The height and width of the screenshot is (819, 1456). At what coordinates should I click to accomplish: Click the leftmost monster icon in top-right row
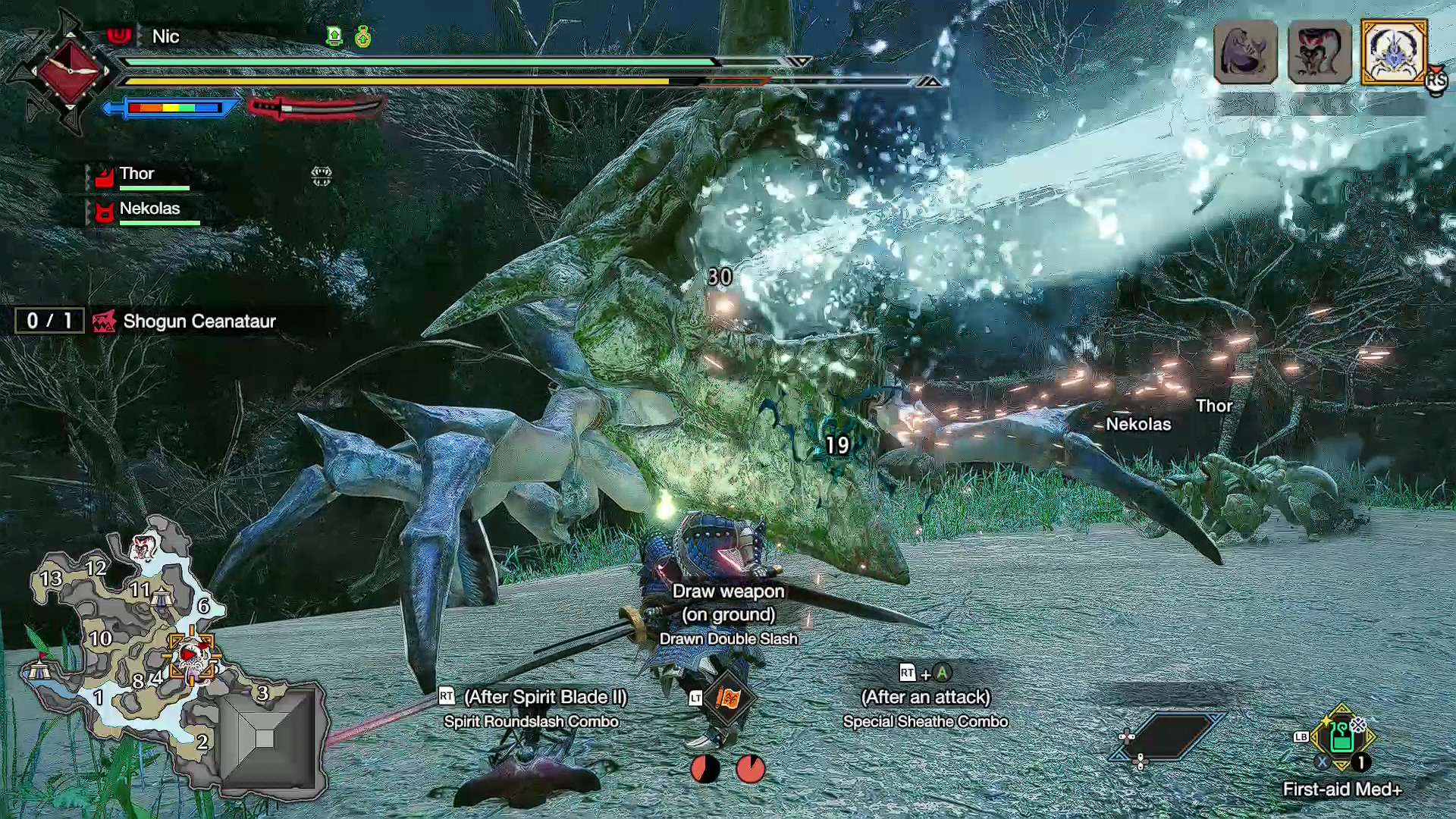click(x=1244, y=53)
